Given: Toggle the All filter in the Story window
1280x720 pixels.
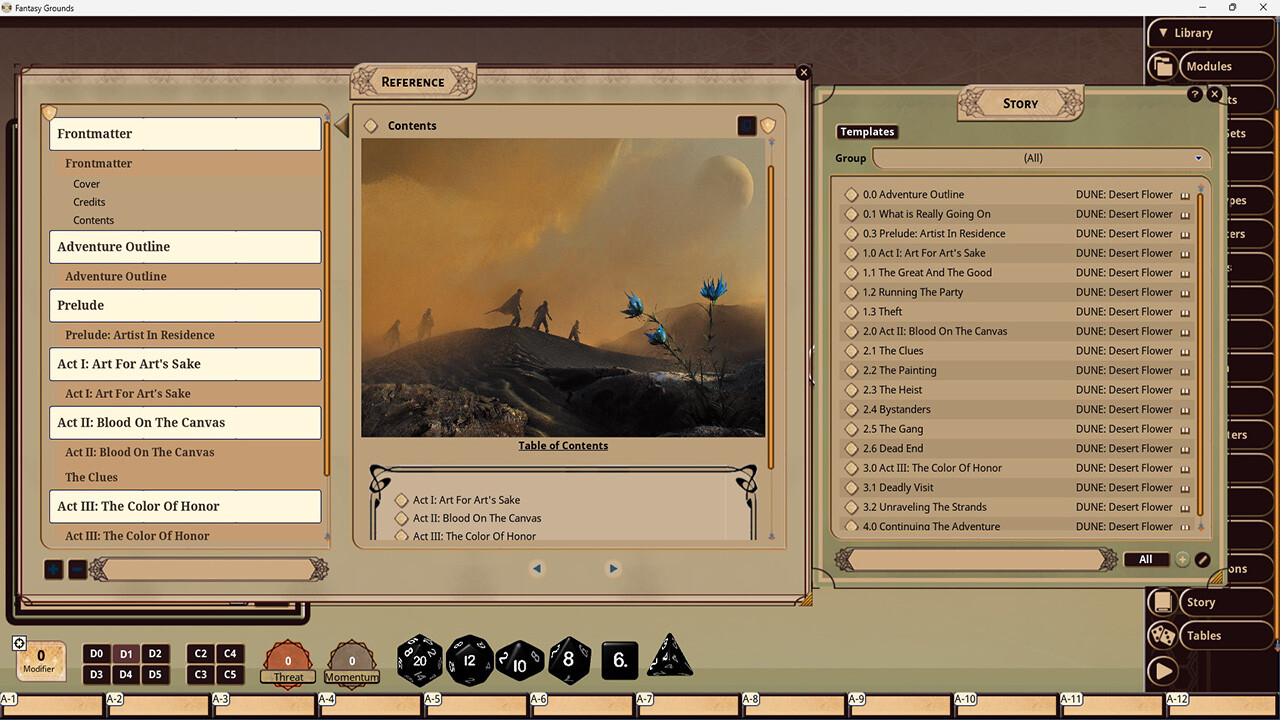Looking at the screenshot, I should (x=1146, y=559).
